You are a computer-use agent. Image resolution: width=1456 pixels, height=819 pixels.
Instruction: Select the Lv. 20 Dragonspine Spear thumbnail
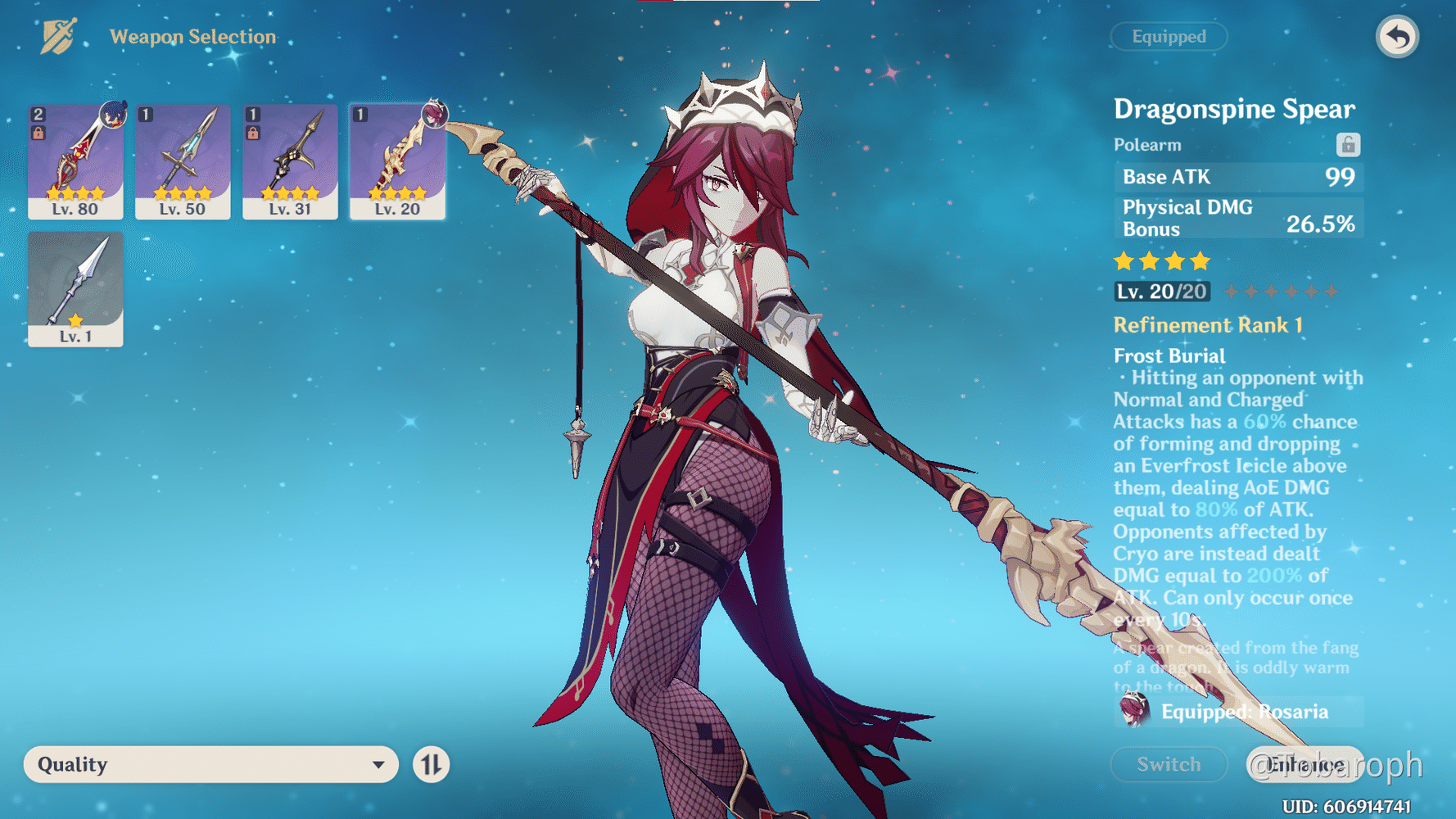[x=397, y=161]
